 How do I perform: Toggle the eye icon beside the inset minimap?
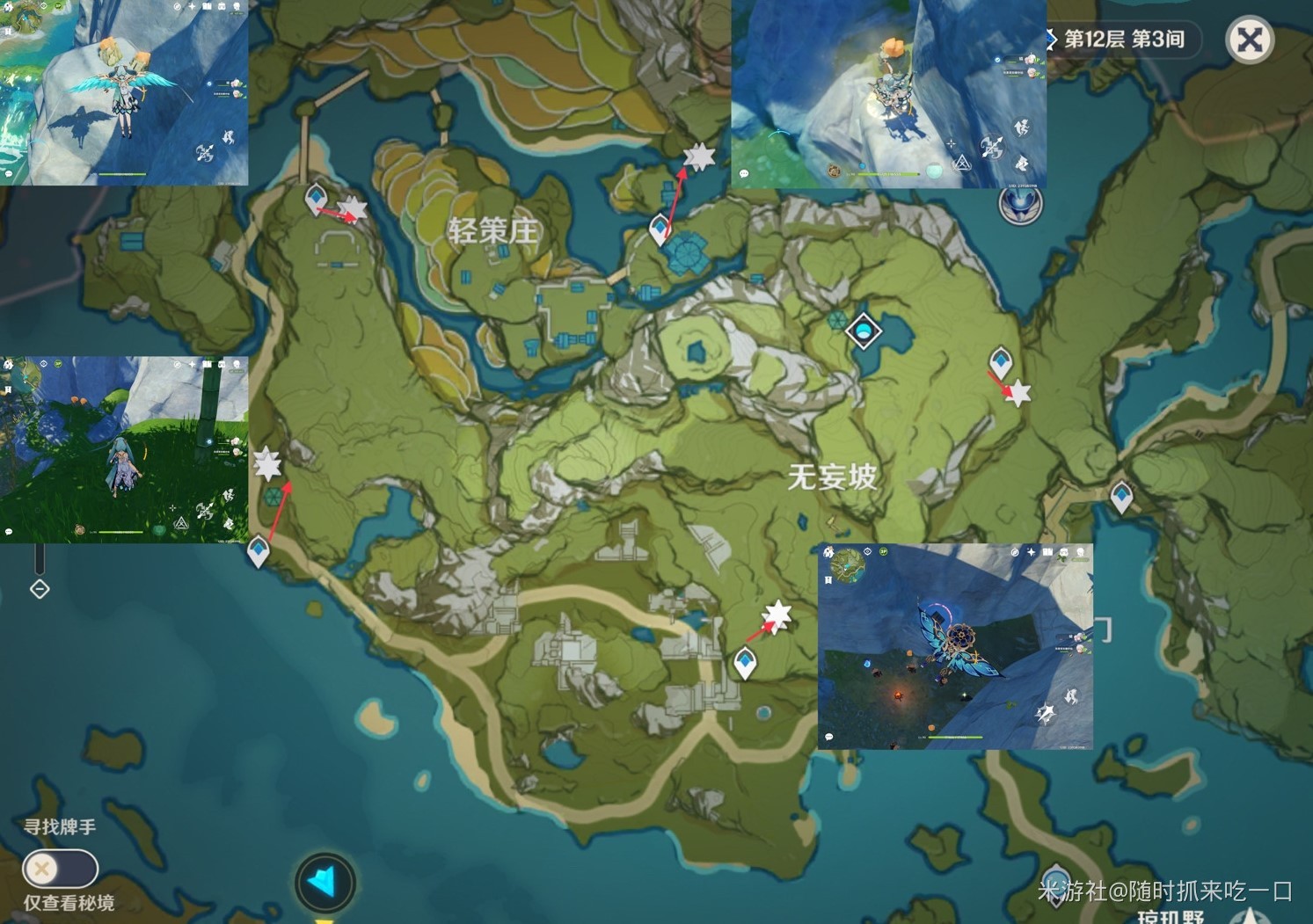867,551
